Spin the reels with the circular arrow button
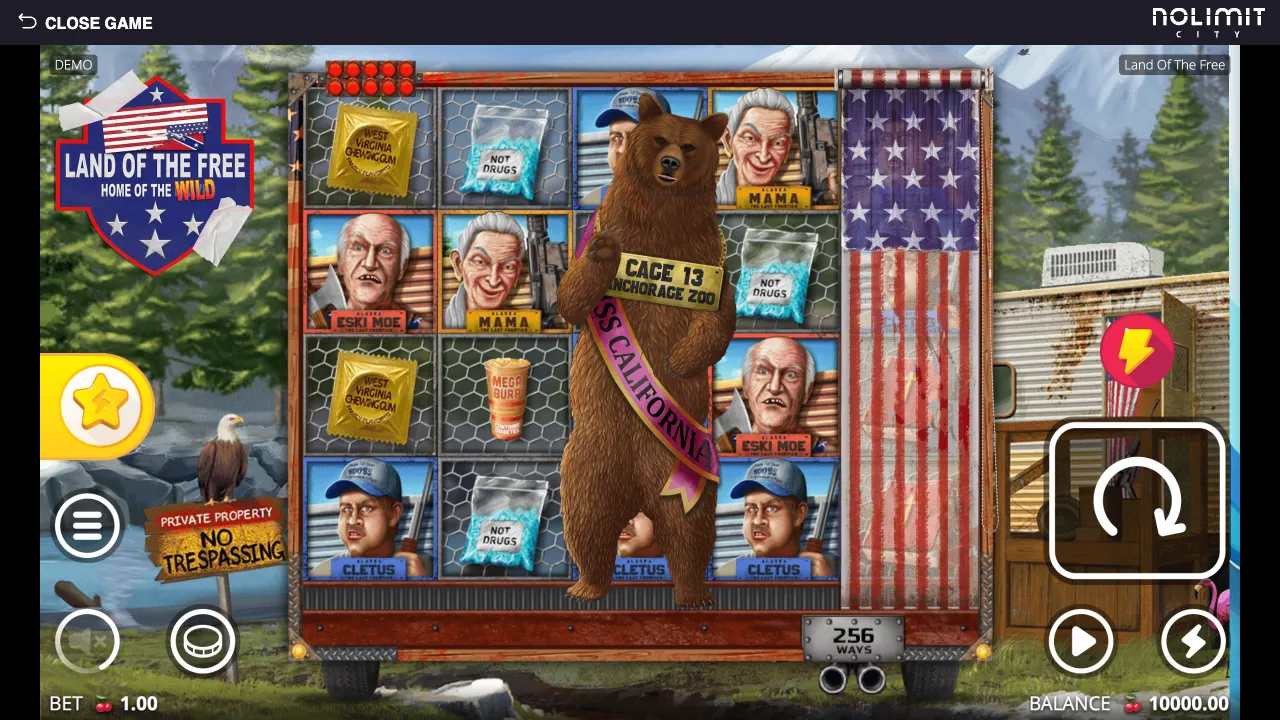1280x720 pixels. [x=1139, y=501]
